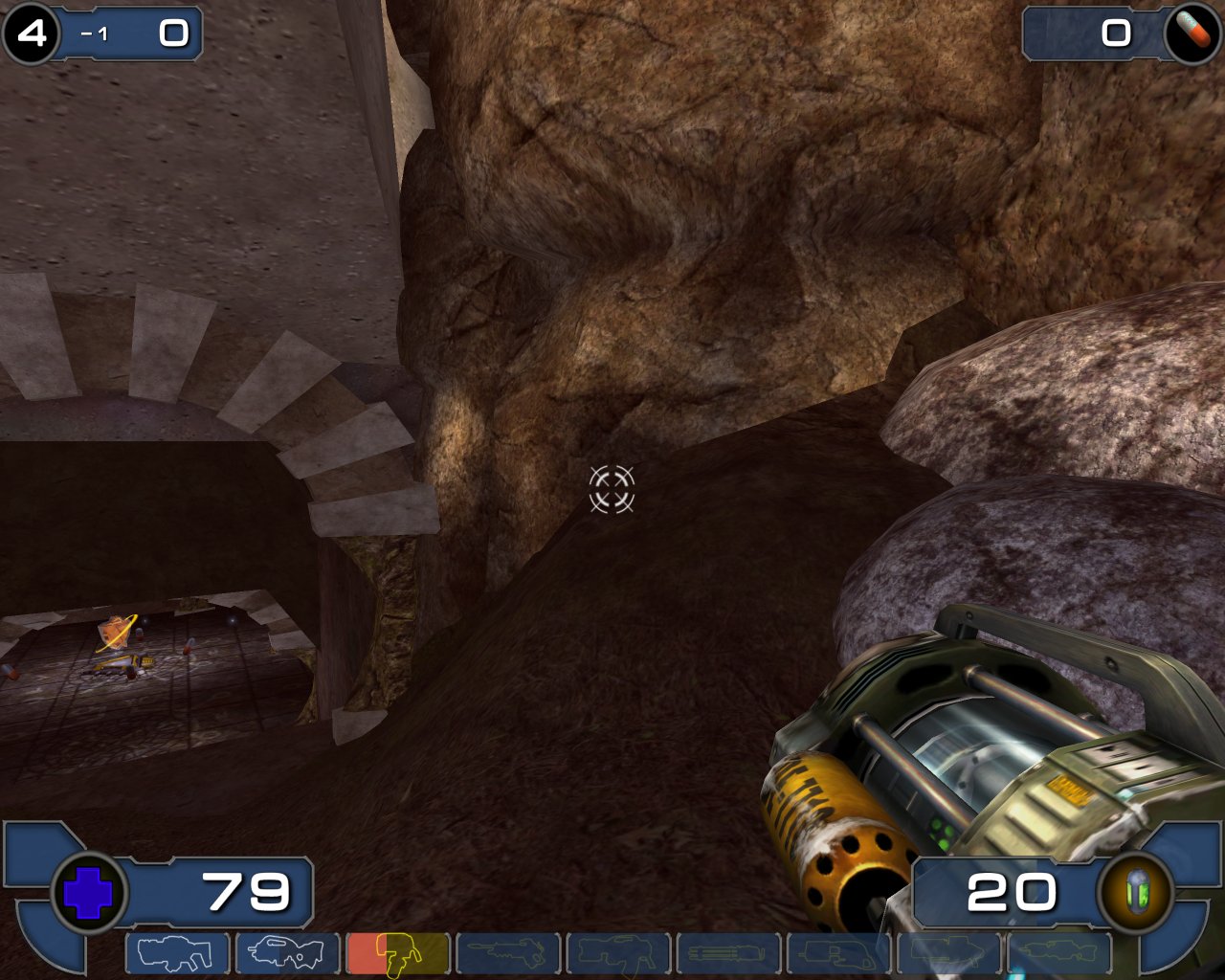This screenshot has height=980, width=1225.
Task: Switch to the Assault Rifle slot
Action: [x=287, y=953]
